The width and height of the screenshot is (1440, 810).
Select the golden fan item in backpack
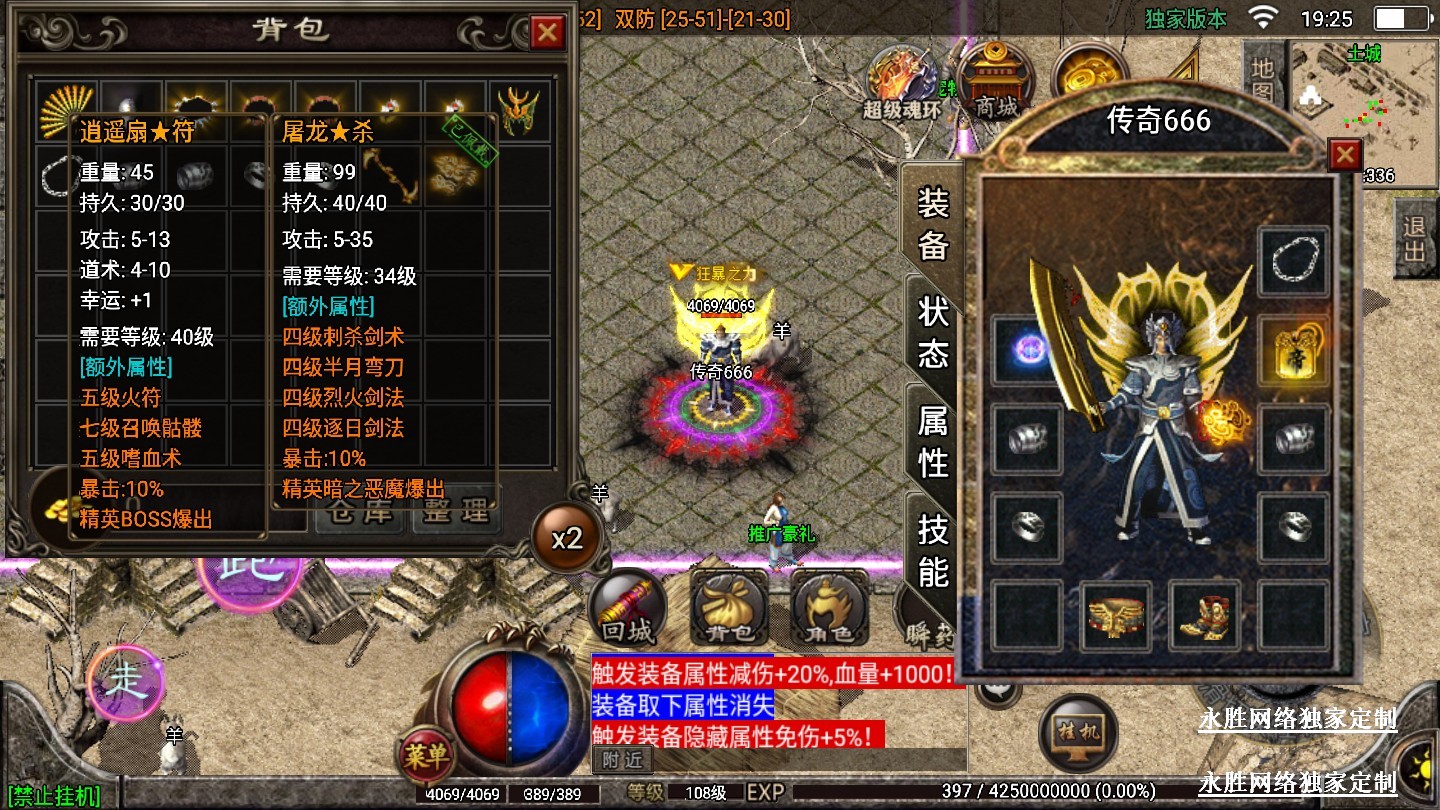66,109
